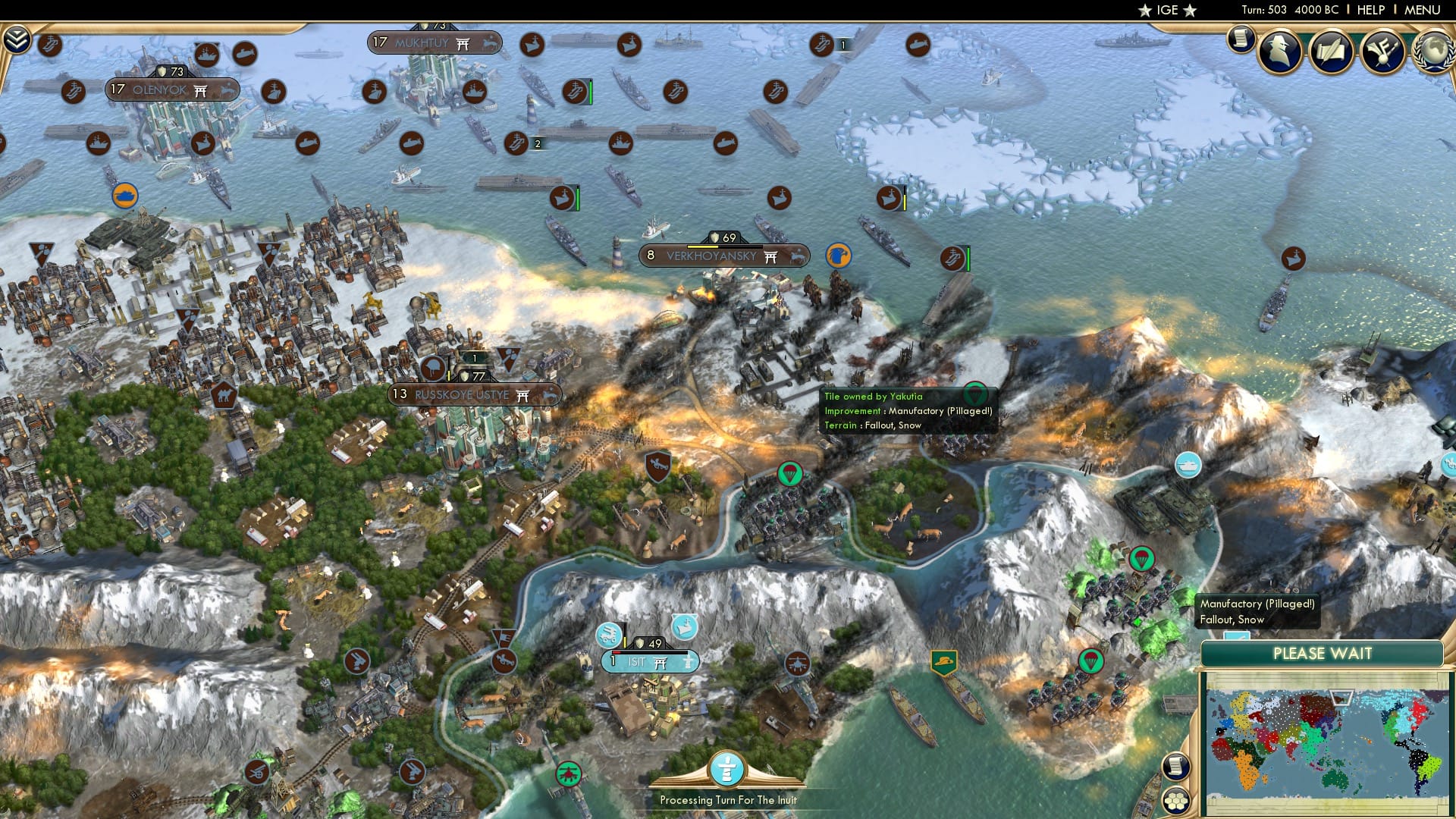
Task: Open the HELP menu entry
Action: tap(1370, 10)
